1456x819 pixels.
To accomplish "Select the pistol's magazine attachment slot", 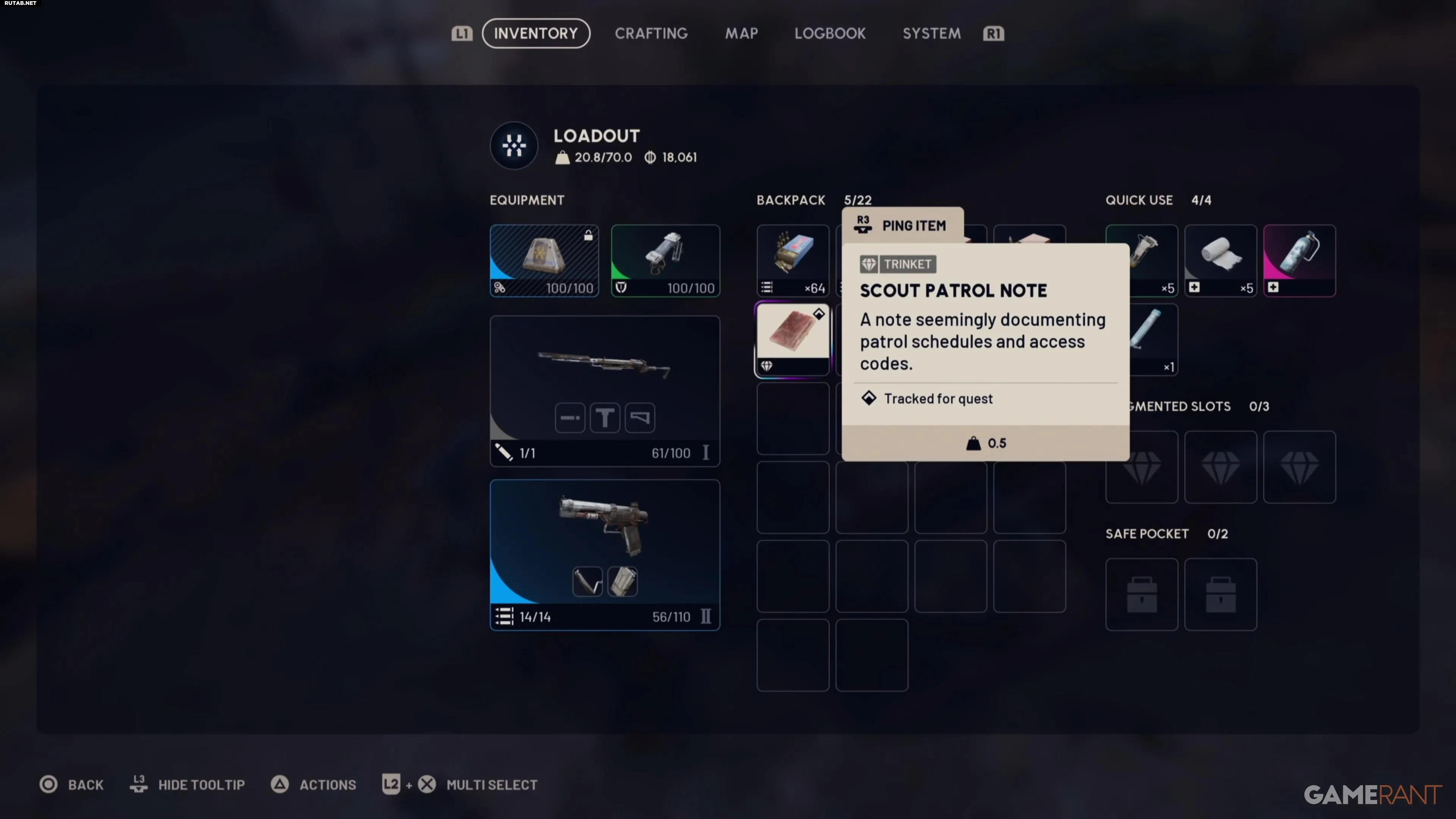I will [x=622, y=582].
